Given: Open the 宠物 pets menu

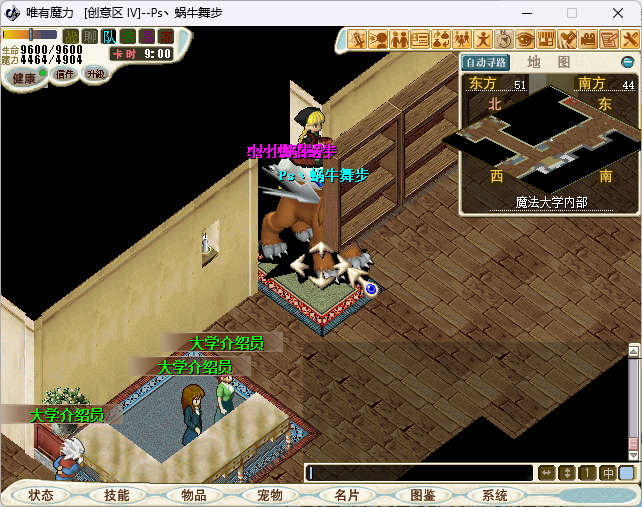Looking at the screenshot, I should coord(270,495).
